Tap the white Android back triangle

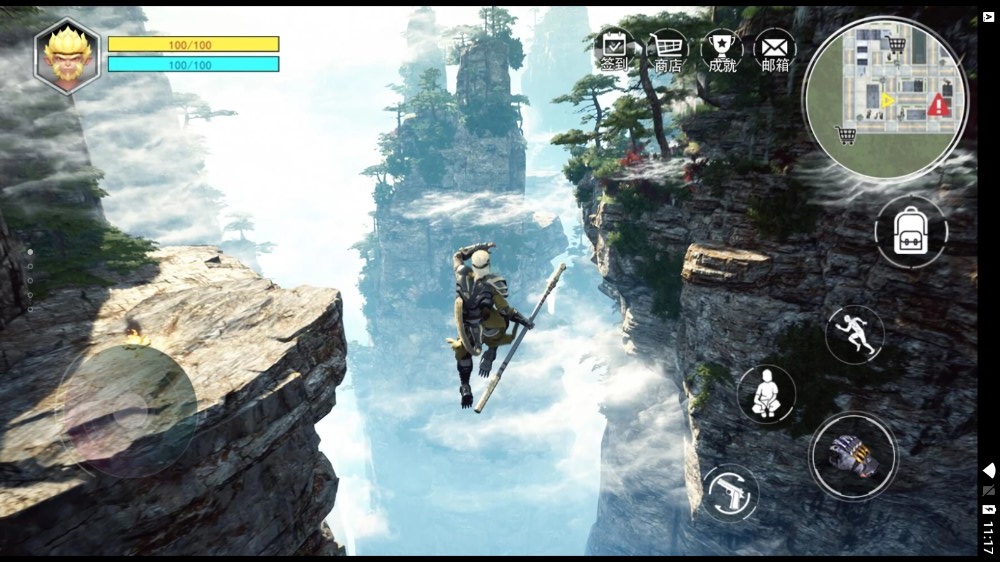[x=989, y=470]
